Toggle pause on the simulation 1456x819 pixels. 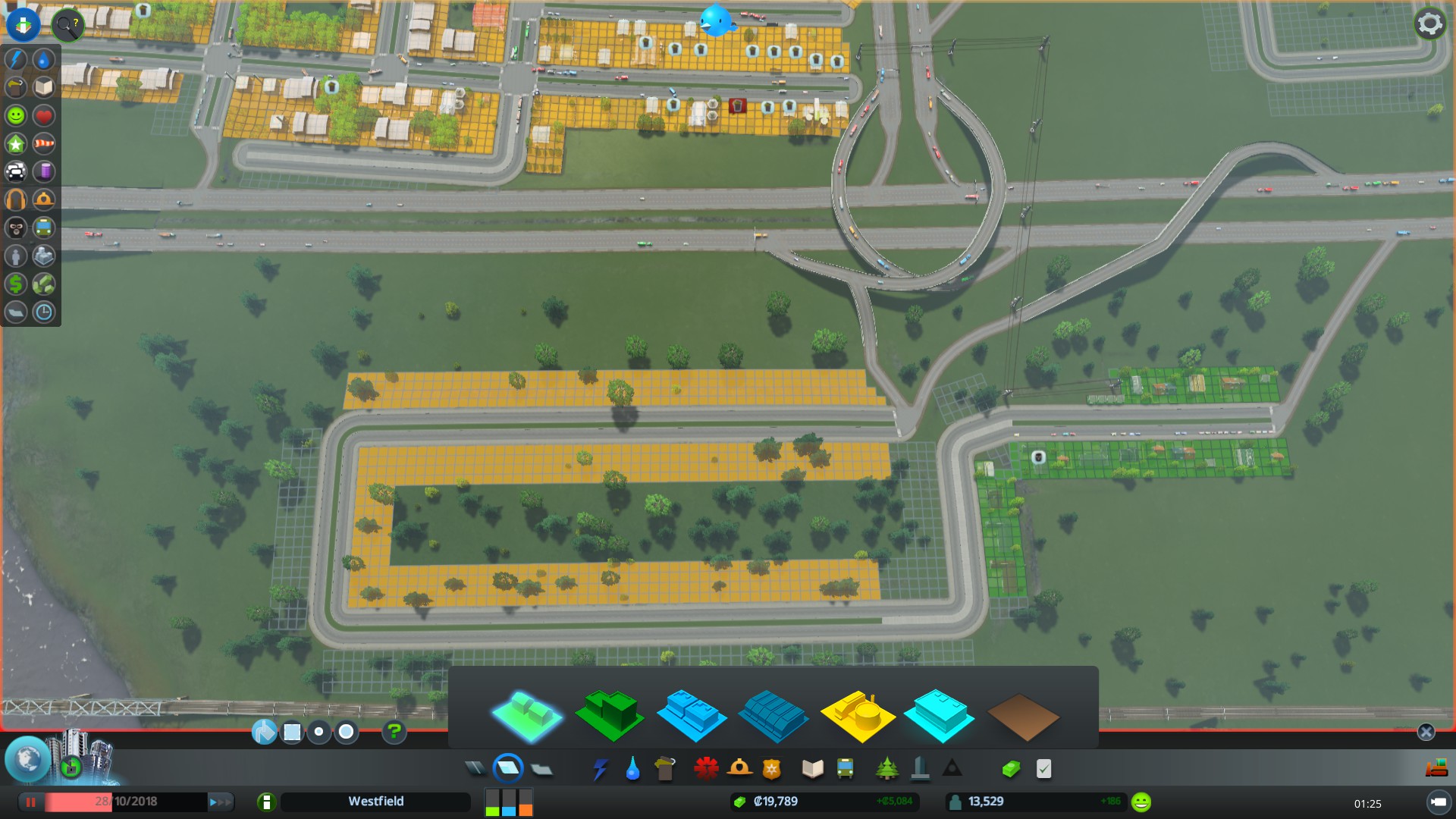(x=31, y=802)
